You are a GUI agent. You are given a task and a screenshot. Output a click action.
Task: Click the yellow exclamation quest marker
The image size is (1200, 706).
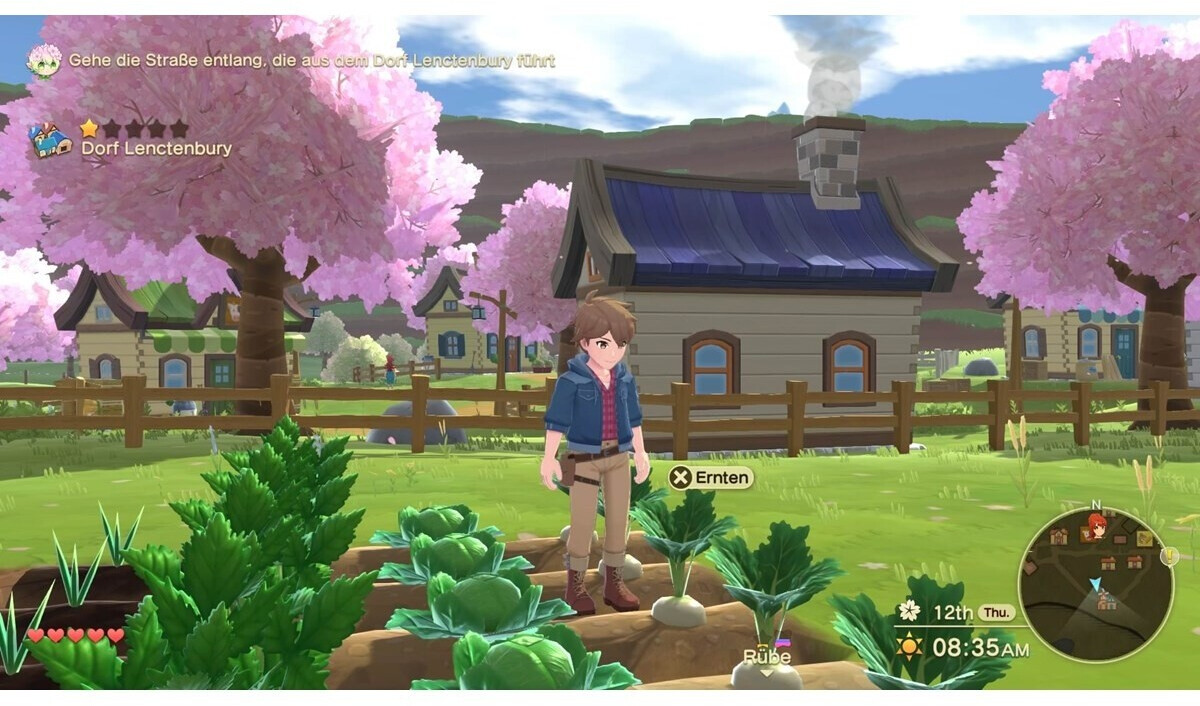tap(1167, 556)
